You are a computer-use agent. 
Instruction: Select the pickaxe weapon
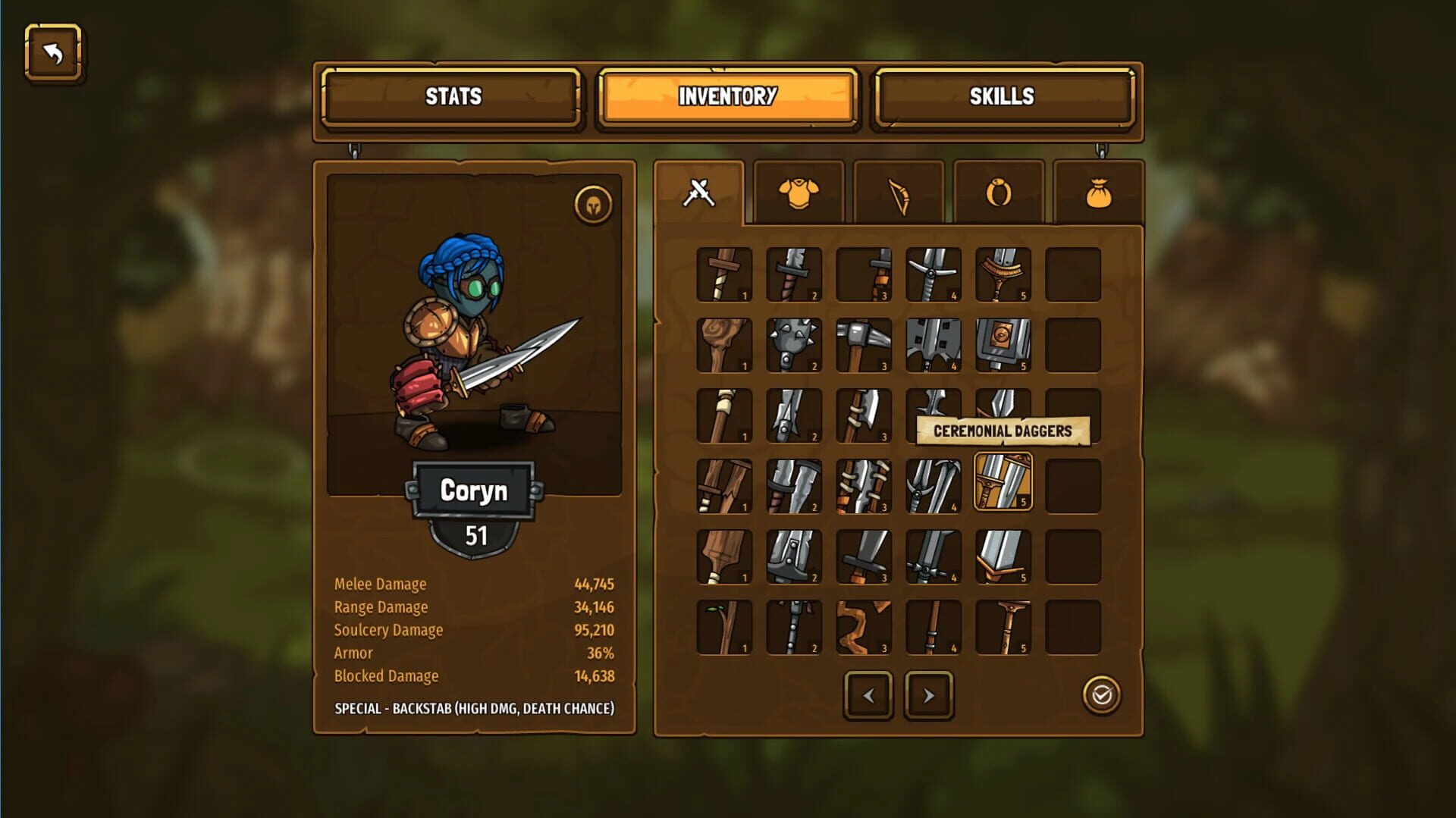click(x=864, y=346)
